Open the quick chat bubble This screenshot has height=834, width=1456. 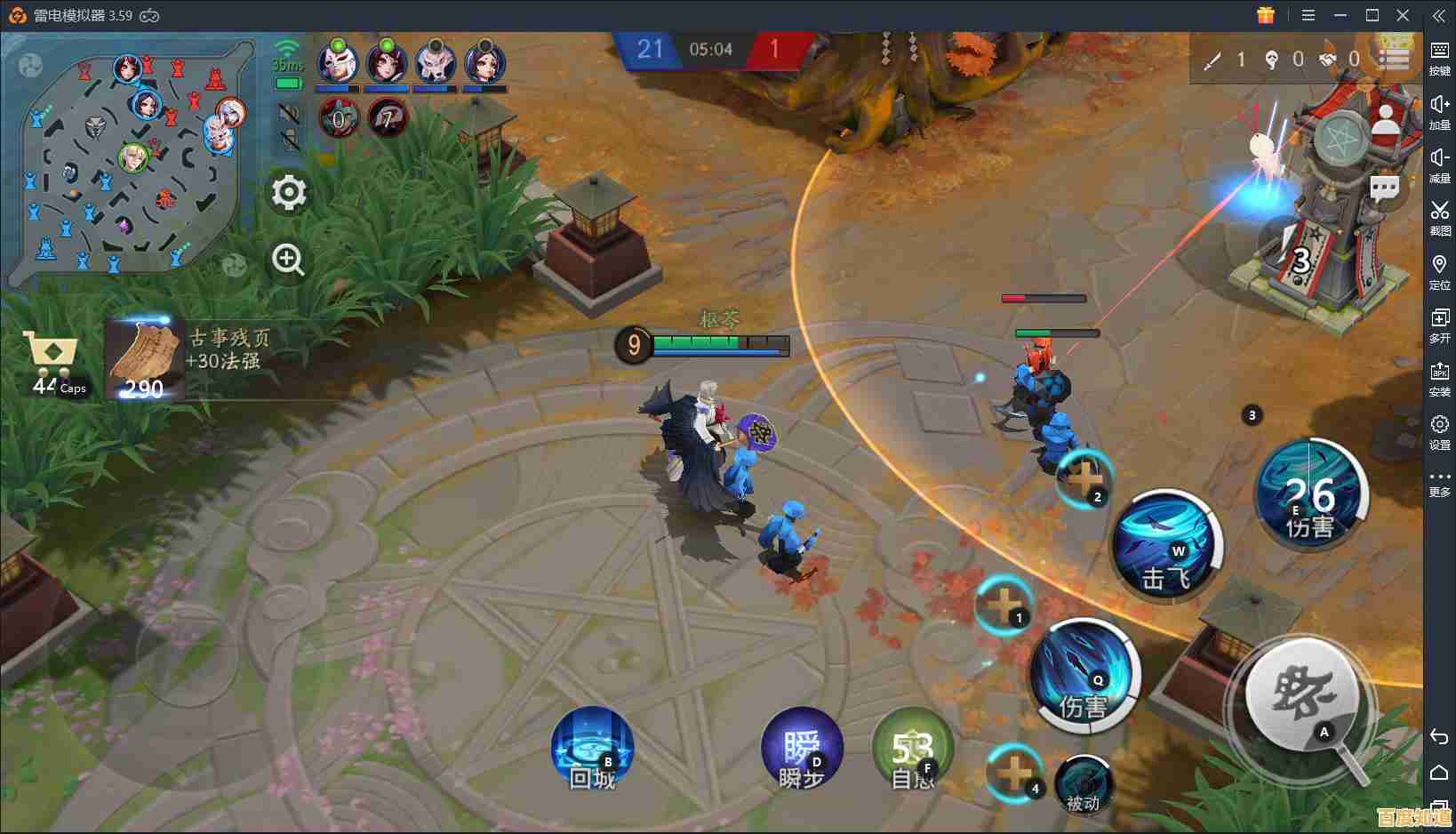(x=1384, y=188)
